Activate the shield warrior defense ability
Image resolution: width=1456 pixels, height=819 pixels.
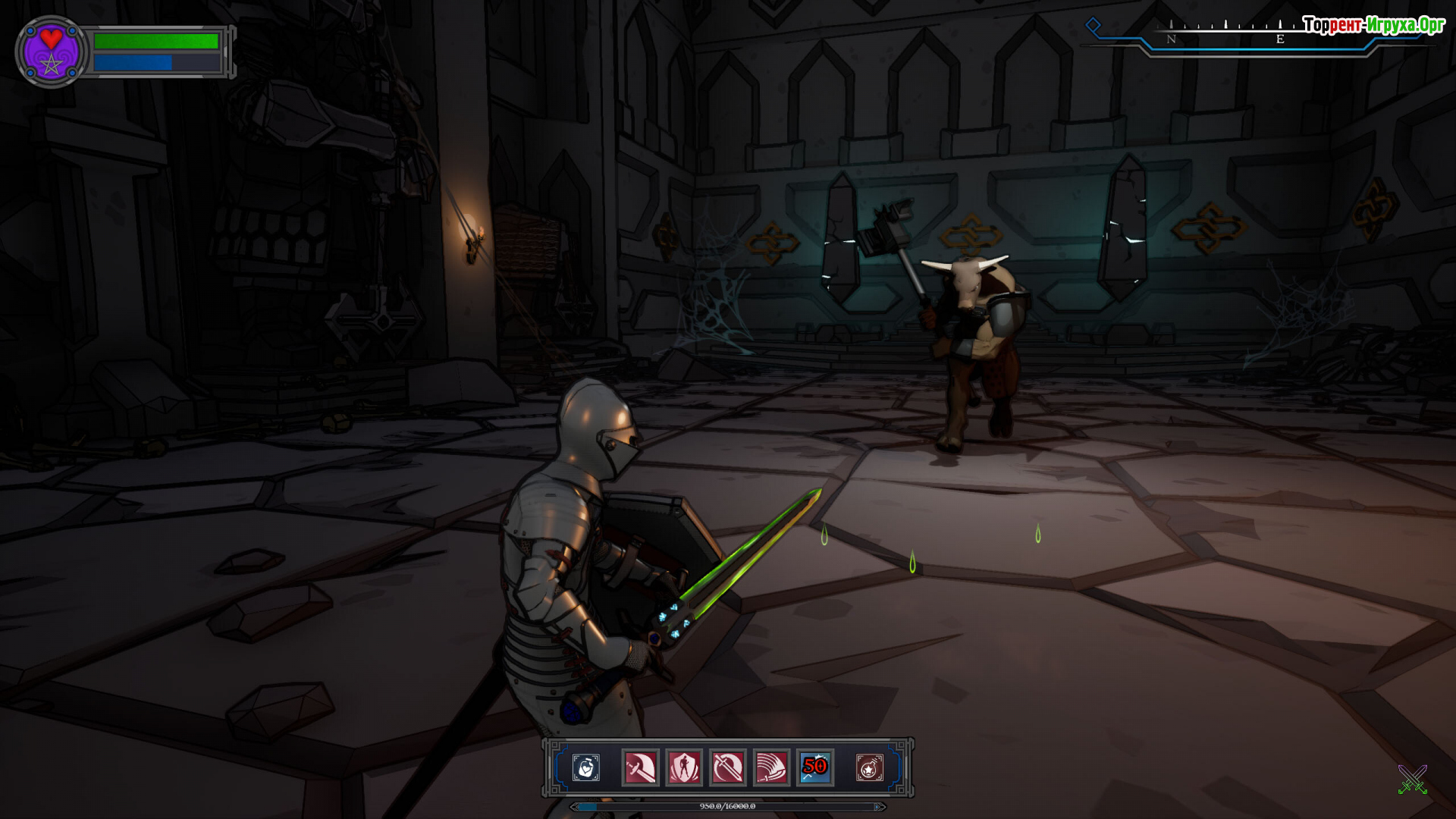coord(684,768)
